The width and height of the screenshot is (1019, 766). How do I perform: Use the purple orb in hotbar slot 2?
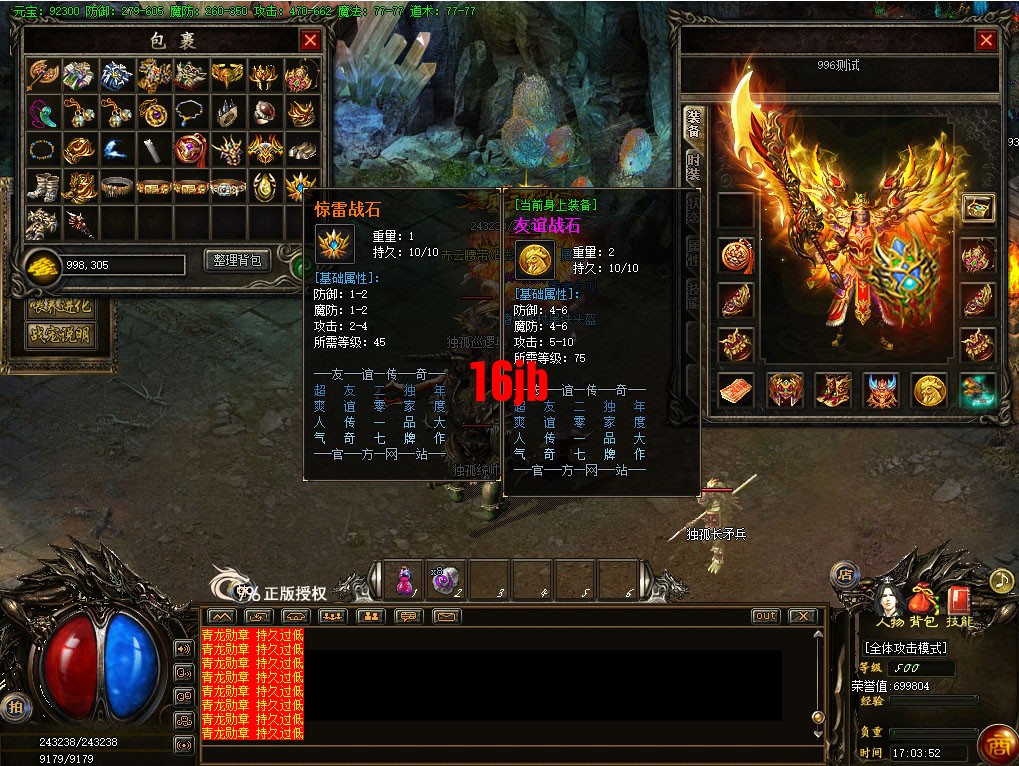(x=445, y=579)
